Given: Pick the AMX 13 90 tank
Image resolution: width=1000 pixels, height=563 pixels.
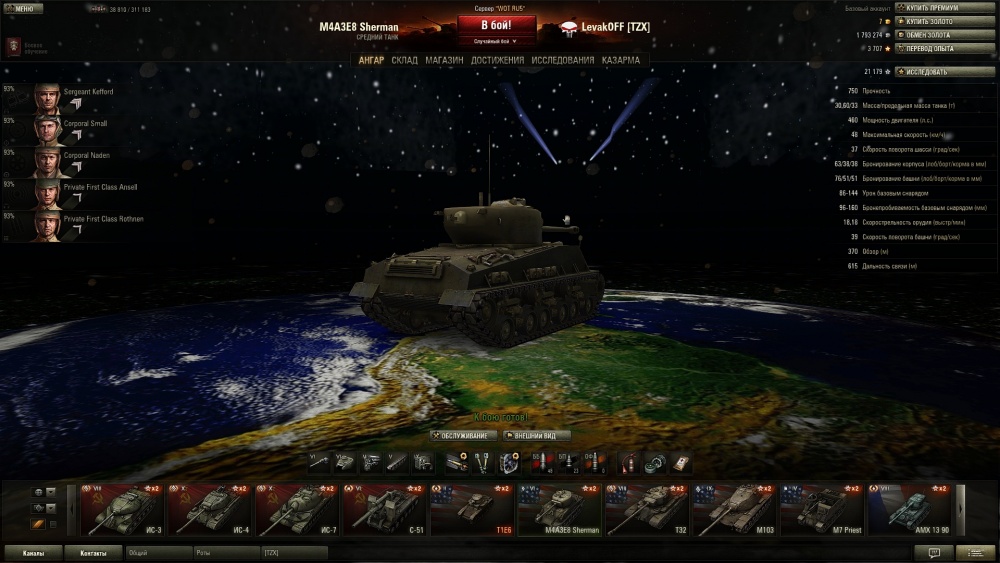Looking at the screenshot, I should coord(908,510).
